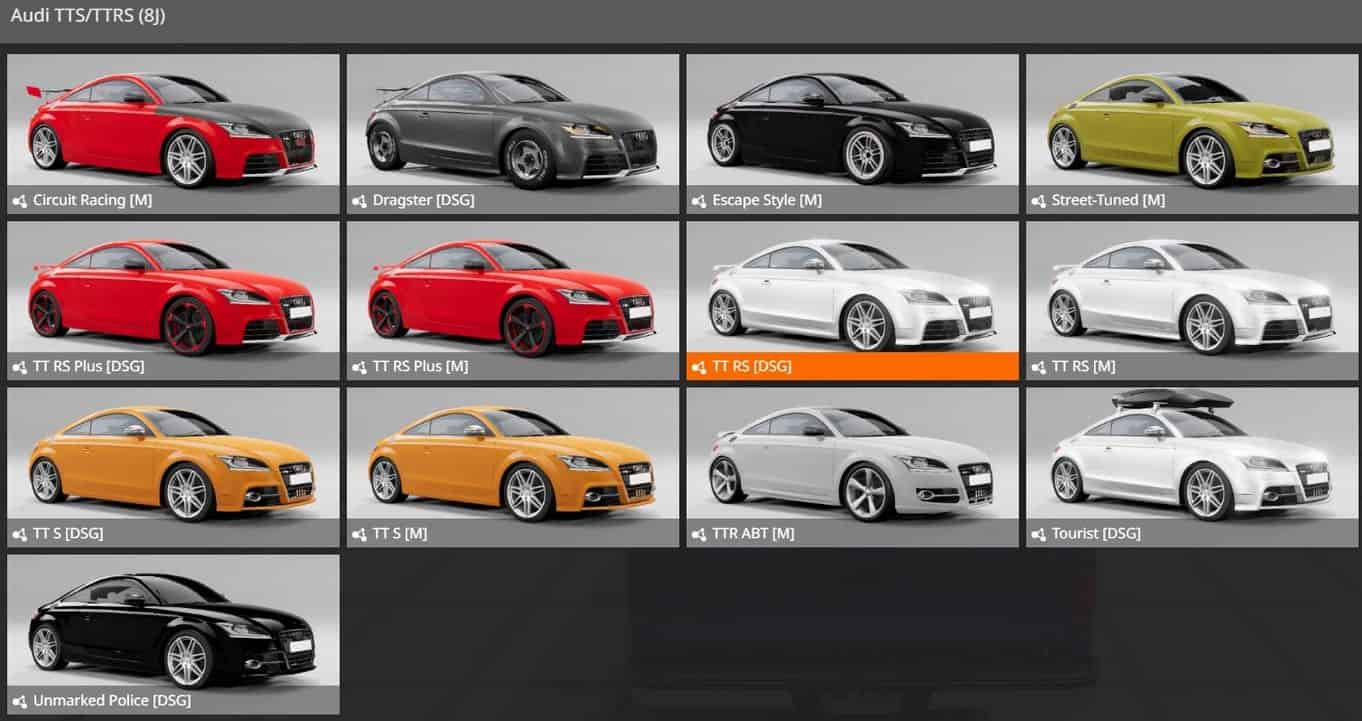The height and width of the screenshot is (721, 1362).
Task: Pick the TT S [M] variant
Action: pos(512,467)
